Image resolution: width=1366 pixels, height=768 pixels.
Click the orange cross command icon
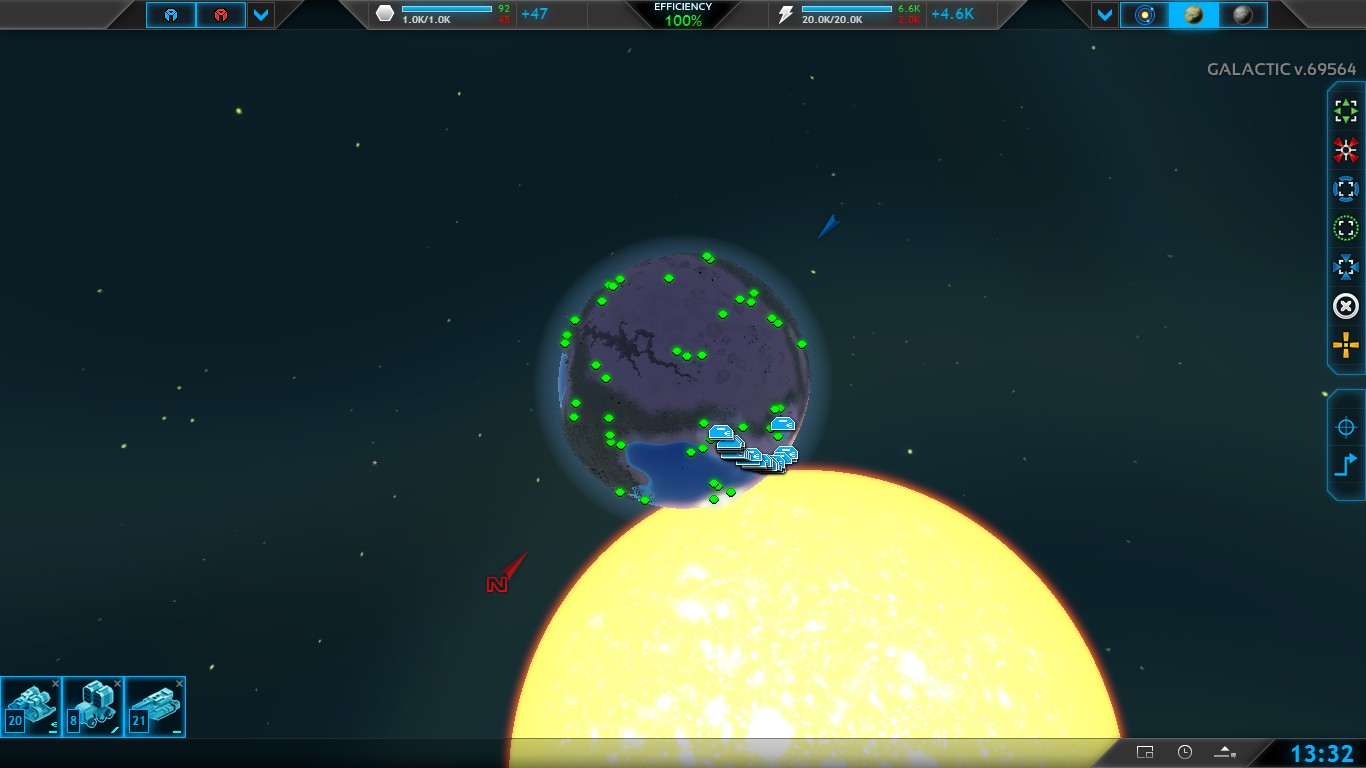pyautogui.click(x=1346, y=346)
